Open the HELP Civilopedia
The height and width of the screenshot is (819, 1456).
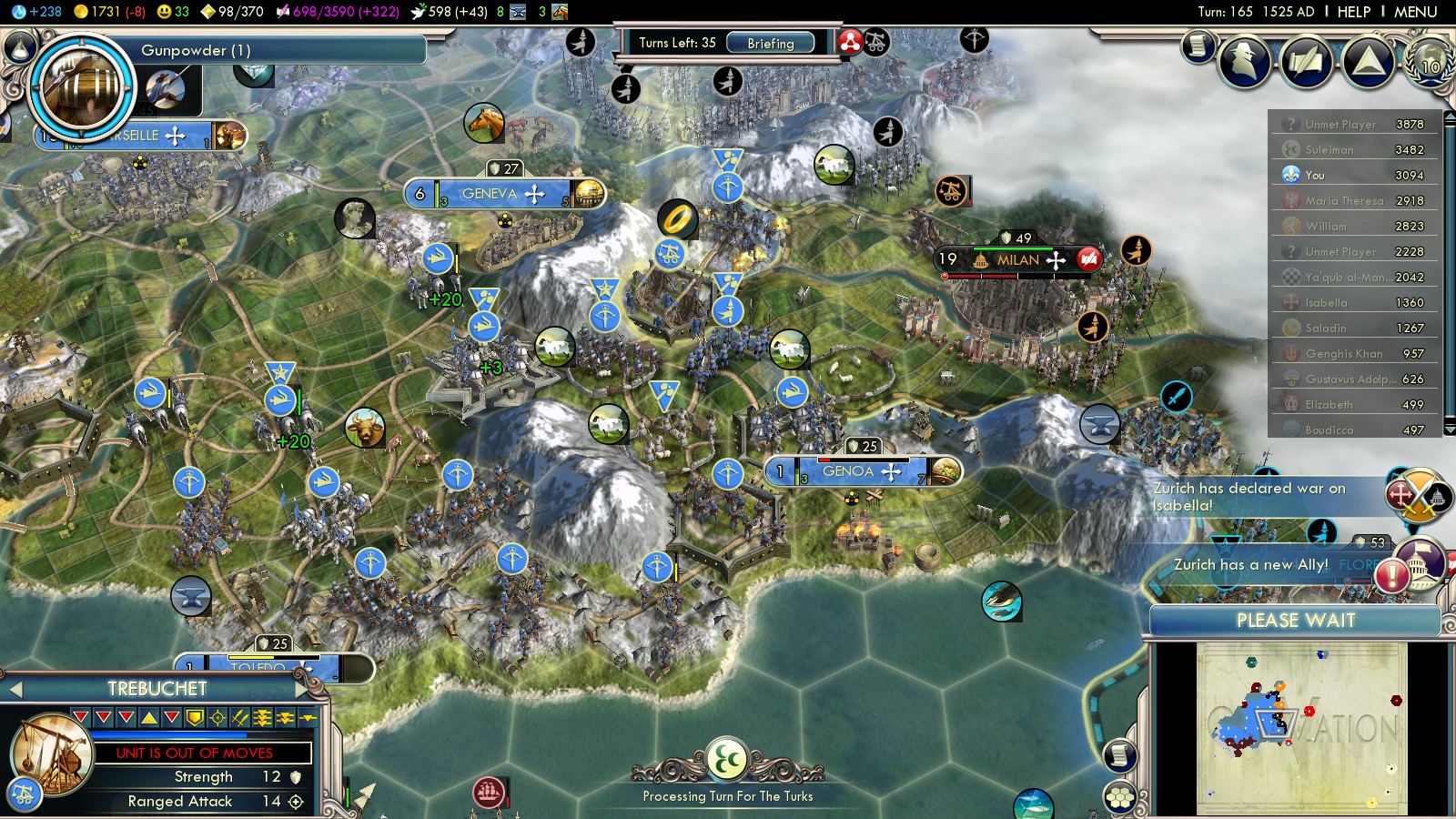click(1353, 12)
